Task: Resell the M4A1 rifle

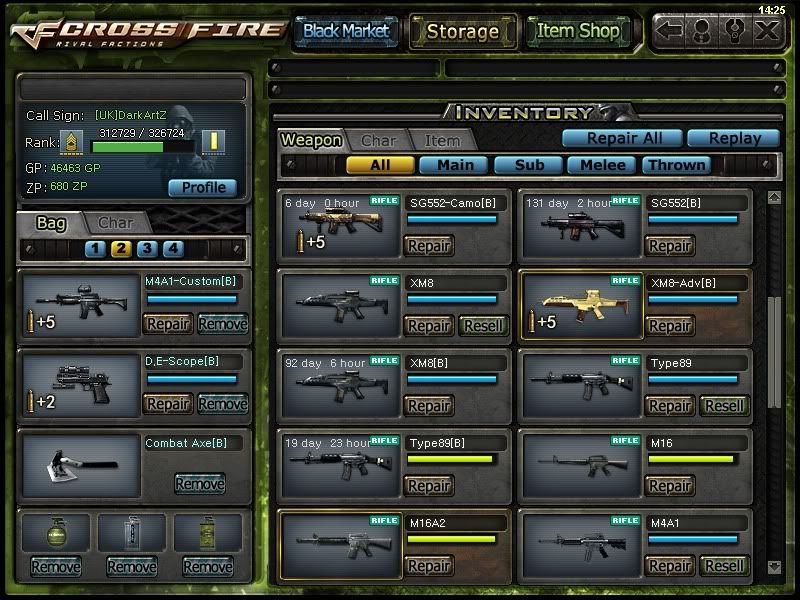Action: click(x=724, y=566)
